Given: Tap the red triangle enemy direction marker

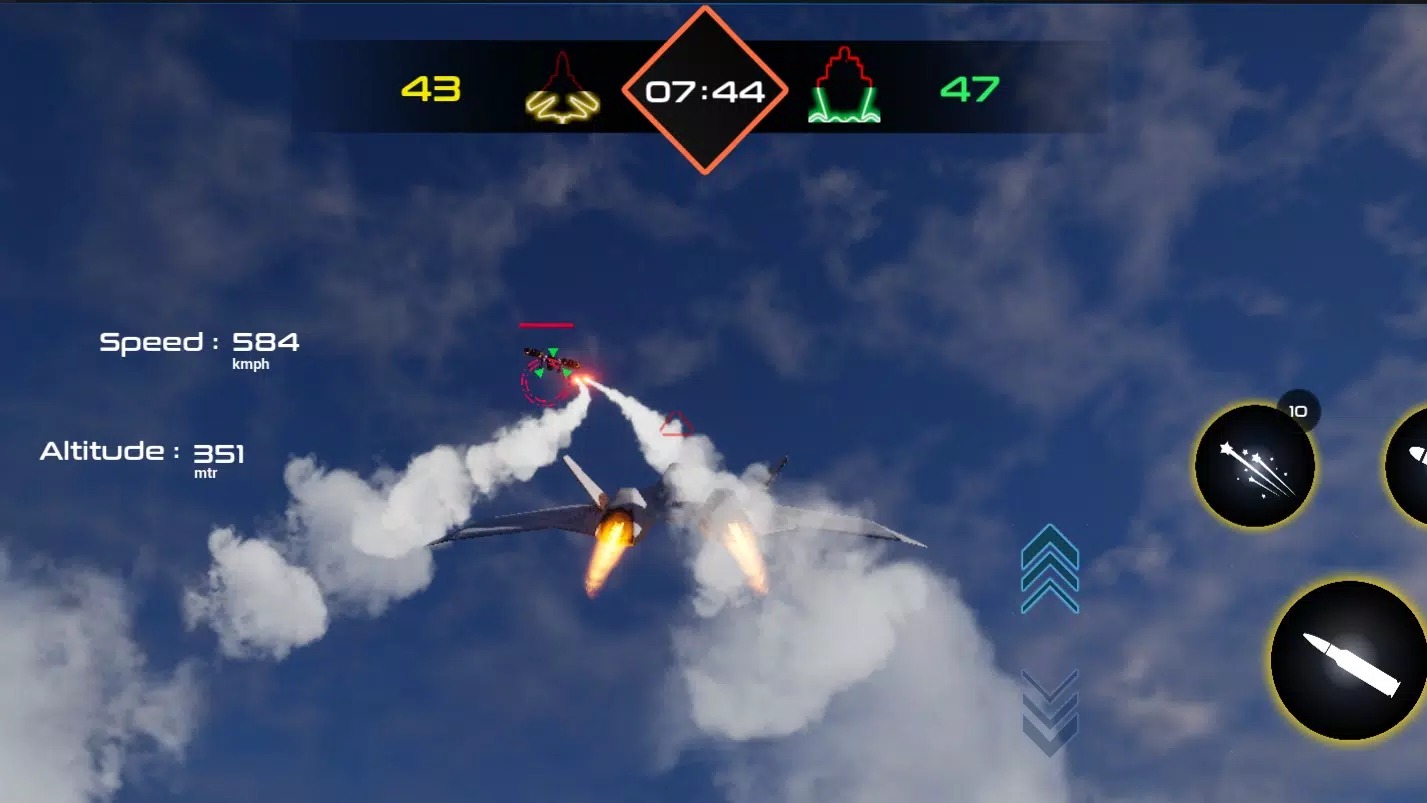Looking at the screenshot, I should [x=676, y=425].
